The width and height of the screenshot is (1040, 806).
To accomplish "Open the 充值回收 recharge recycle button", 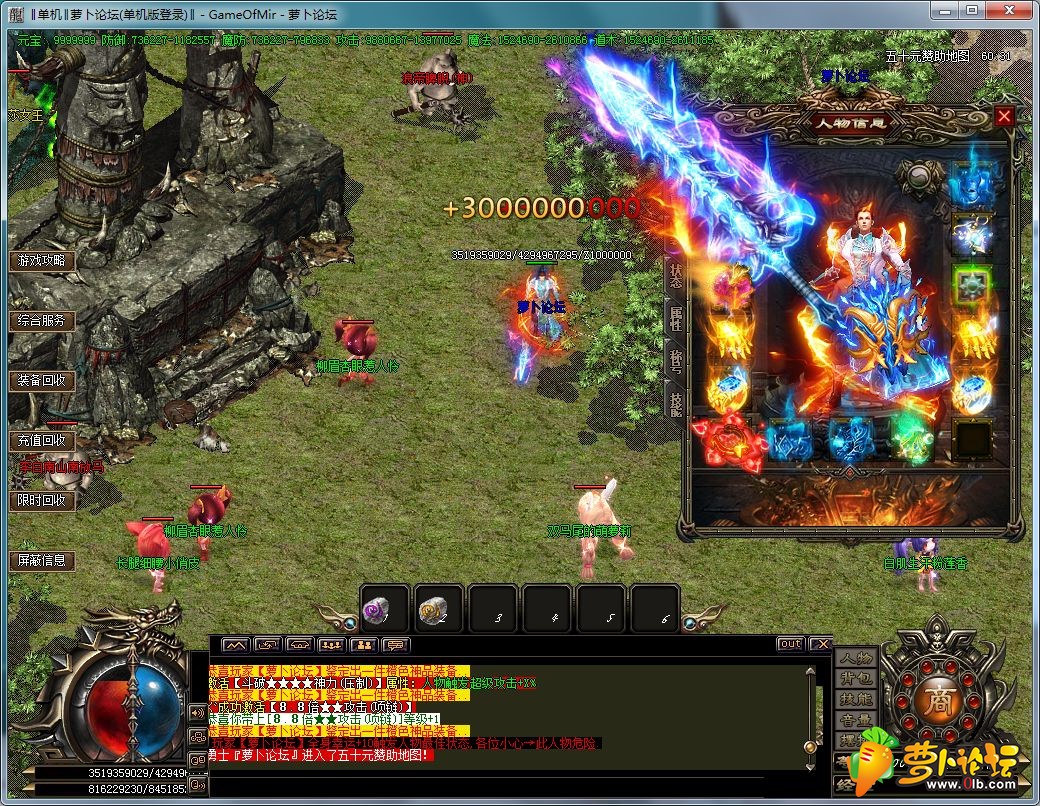I will point(42,440).
